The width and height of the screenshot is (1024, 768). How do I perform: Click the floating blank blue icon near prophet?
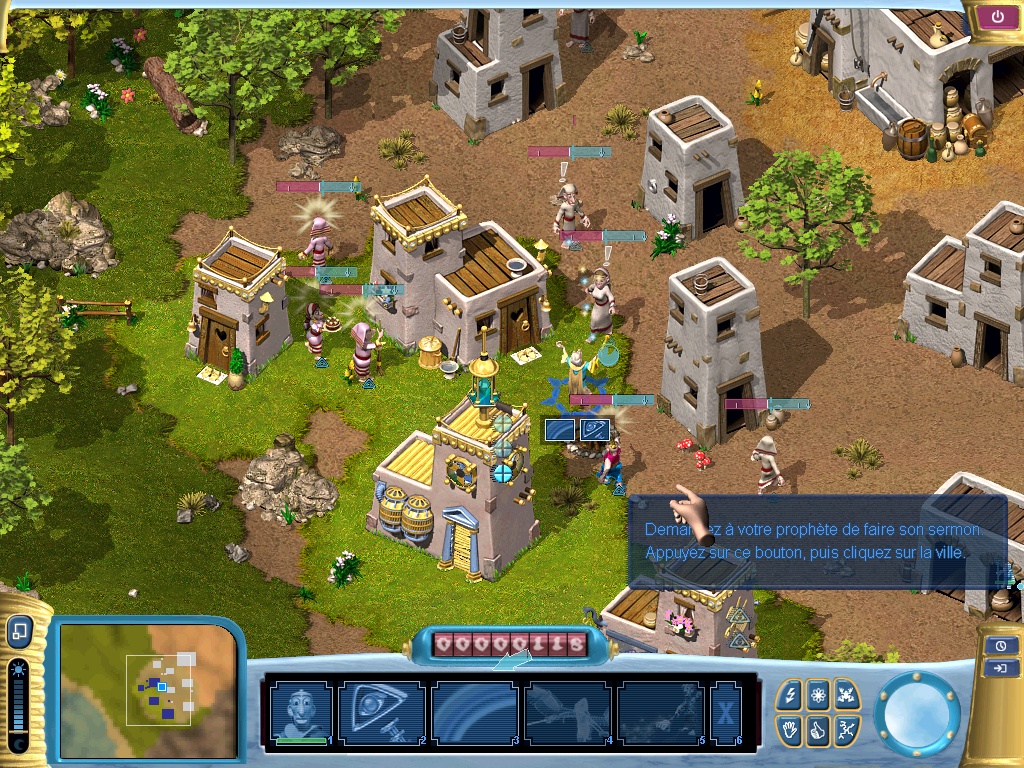pyautogui.click(x=560, y=430)
